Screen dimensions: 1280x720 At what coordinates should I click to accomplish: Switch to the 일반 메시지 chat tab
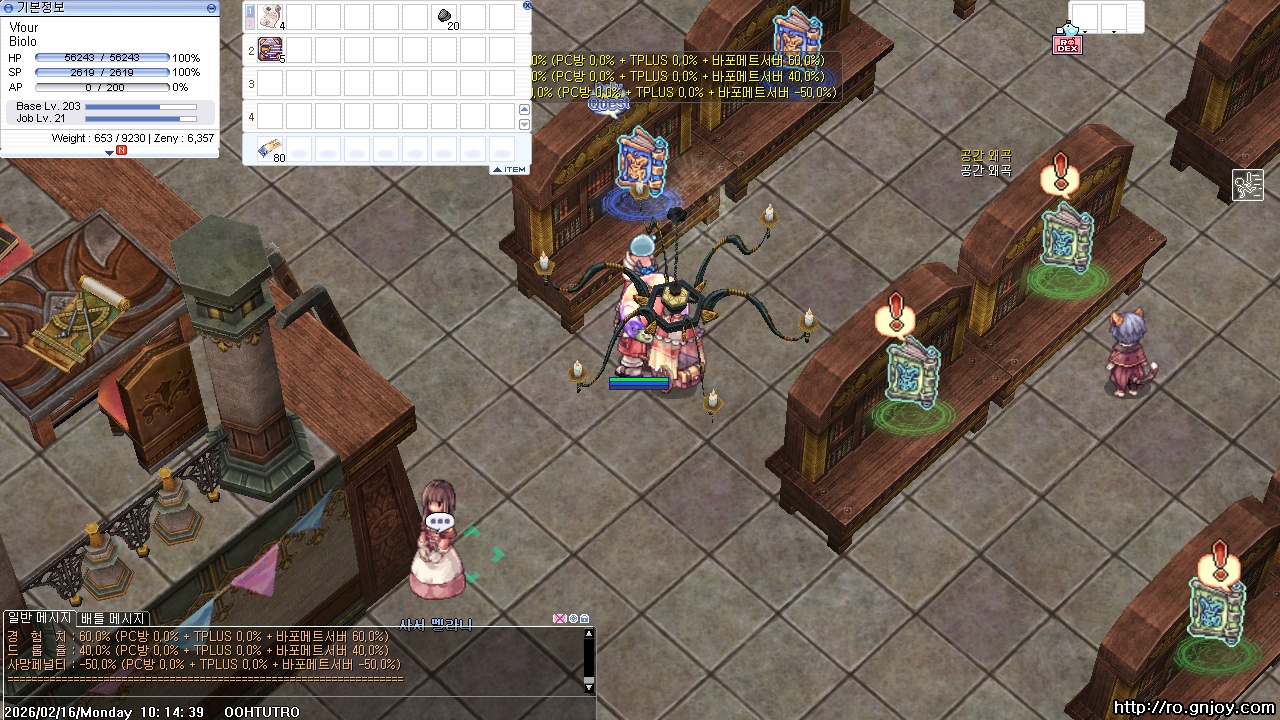click(x=40, y=619)
